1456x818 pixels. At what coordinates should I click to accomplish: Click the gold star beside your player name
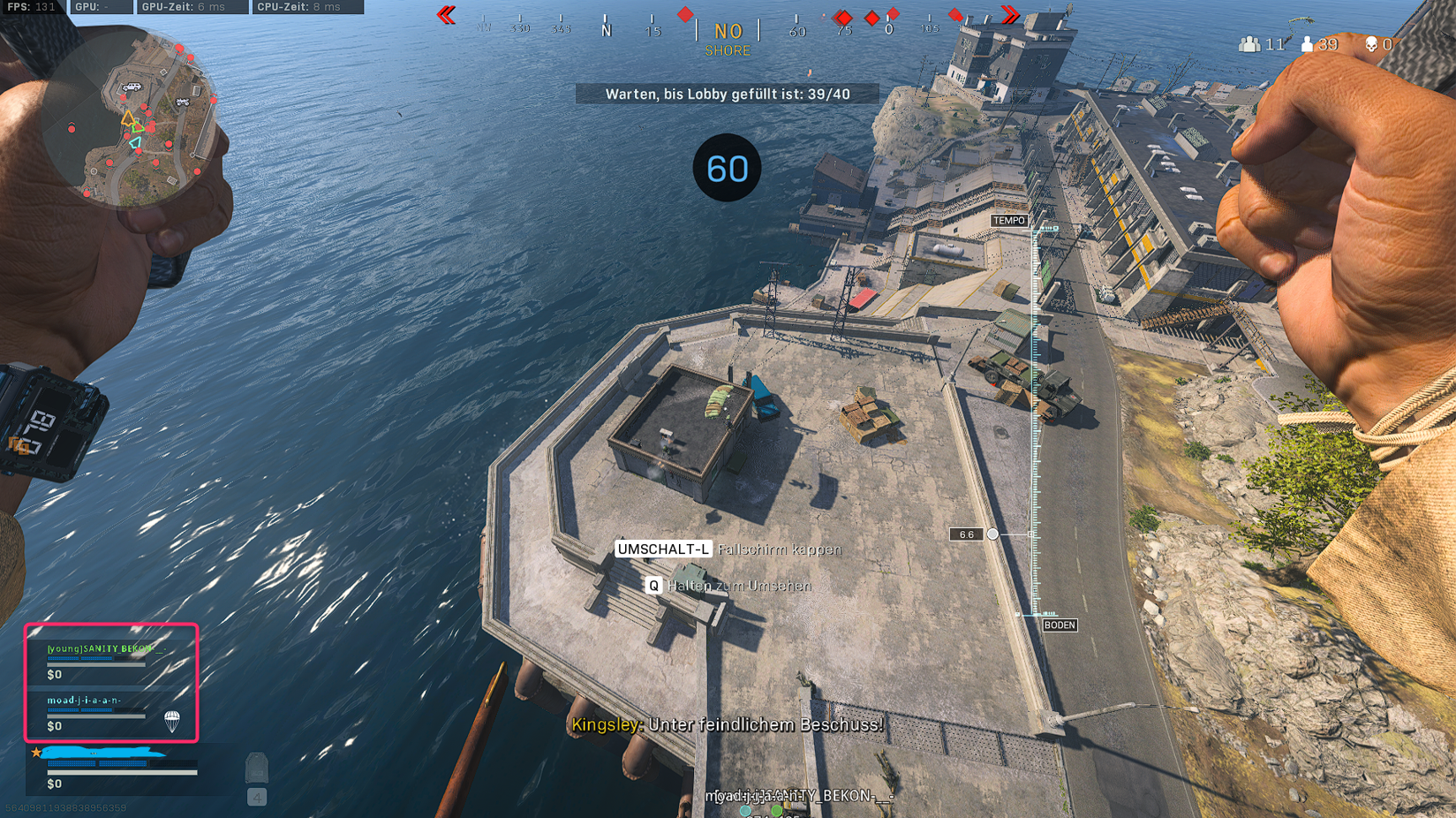point(35,752)
